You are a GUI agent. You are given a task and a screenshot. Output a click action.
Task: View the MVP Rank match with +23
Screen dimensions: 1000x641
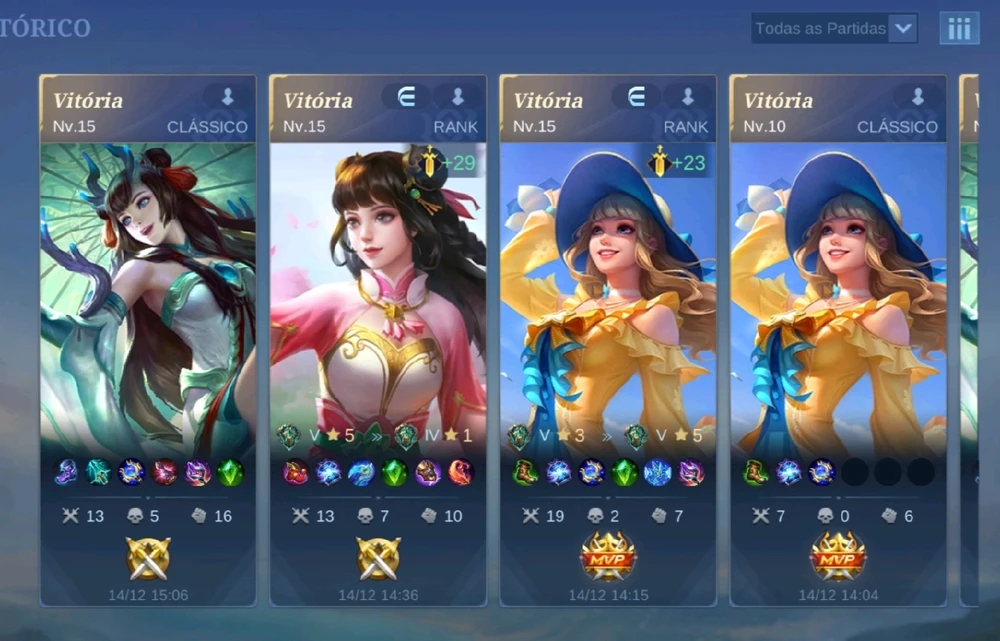pyautogui.click(x=608, y=340)
